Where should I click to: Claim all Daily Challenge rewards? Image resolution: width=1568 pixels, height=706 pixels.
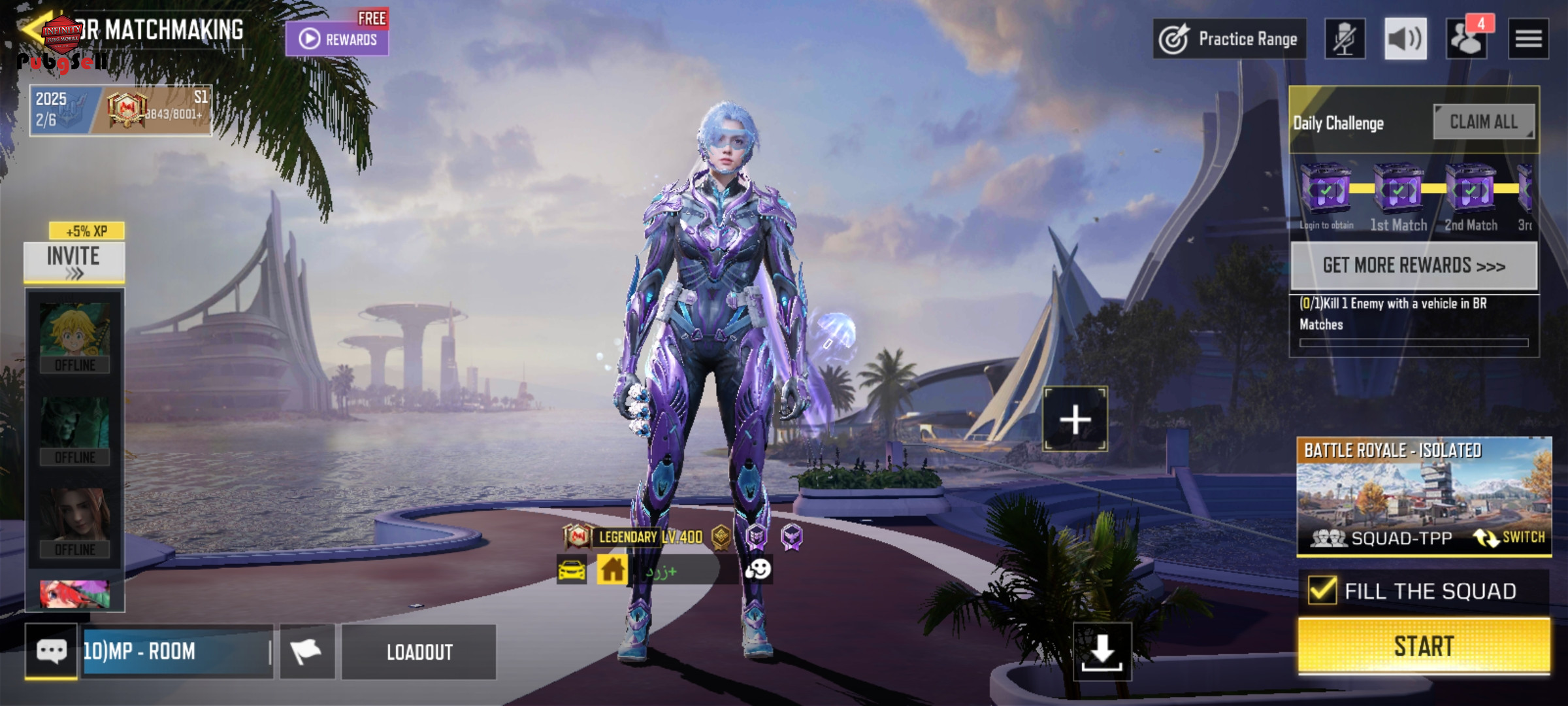1483,122
